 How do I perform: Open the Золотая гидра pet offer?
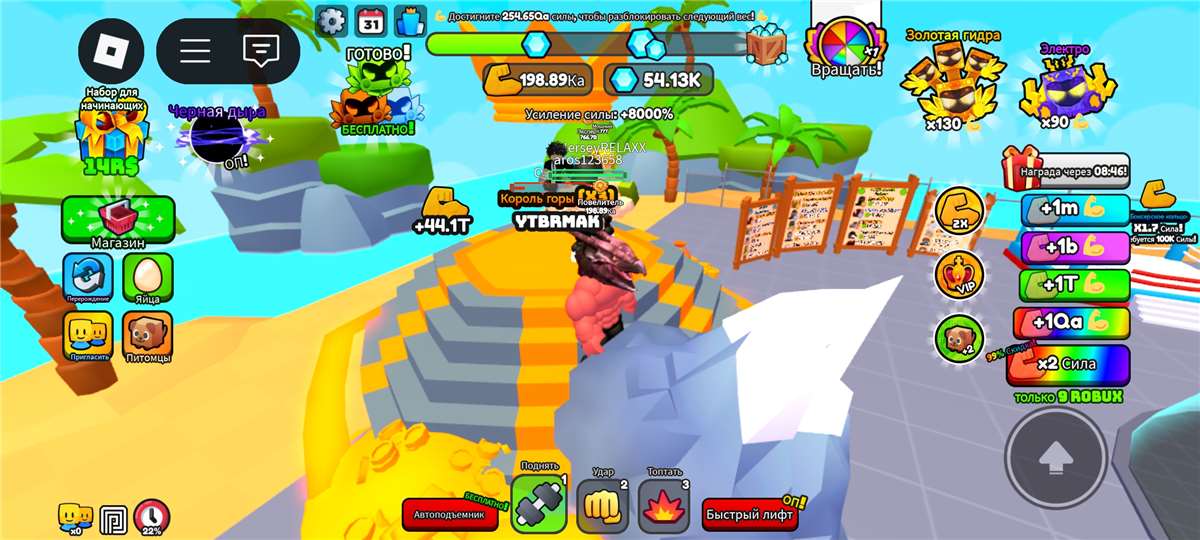(x=952, y=82)
